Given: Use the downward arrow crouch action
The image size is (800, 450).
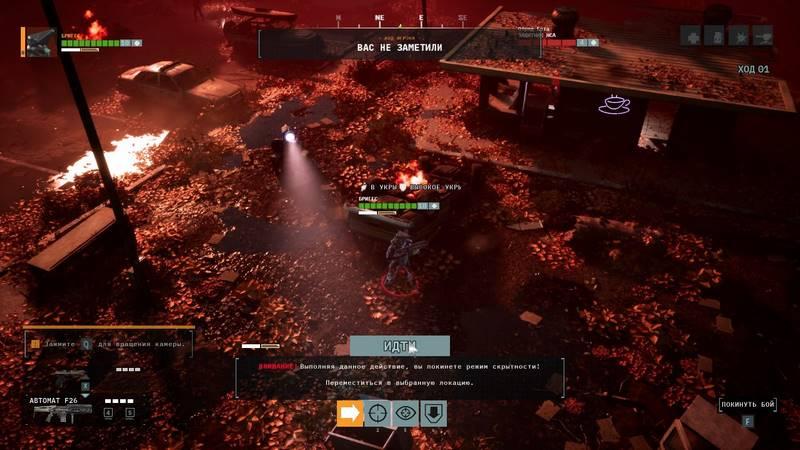Looking at the screenshot, I should 434,413.
